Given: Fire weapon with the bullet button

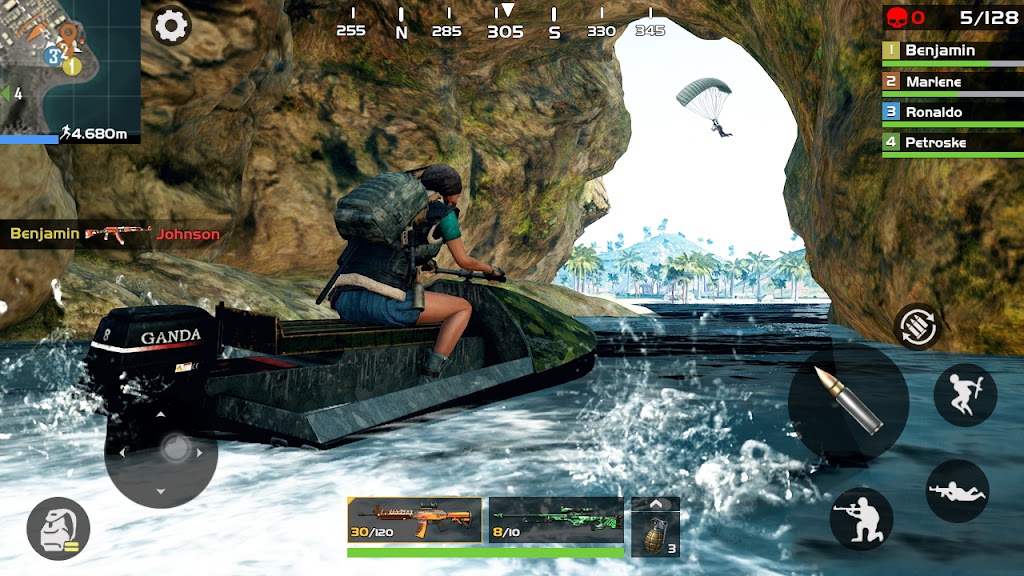Looking at the screenshot, I should click(847, 402).
